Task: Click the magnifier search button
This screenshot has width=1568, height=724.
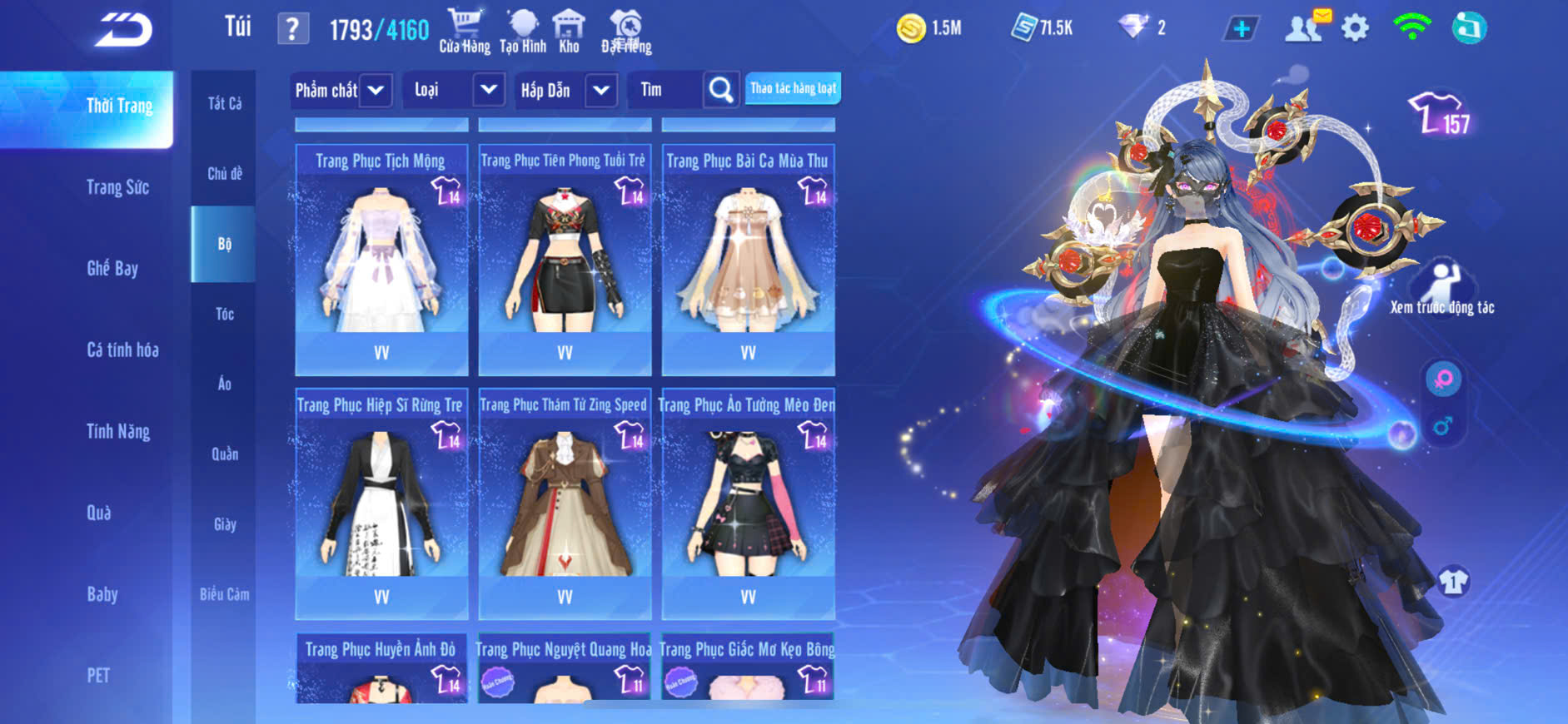Action: coord(721,90)
